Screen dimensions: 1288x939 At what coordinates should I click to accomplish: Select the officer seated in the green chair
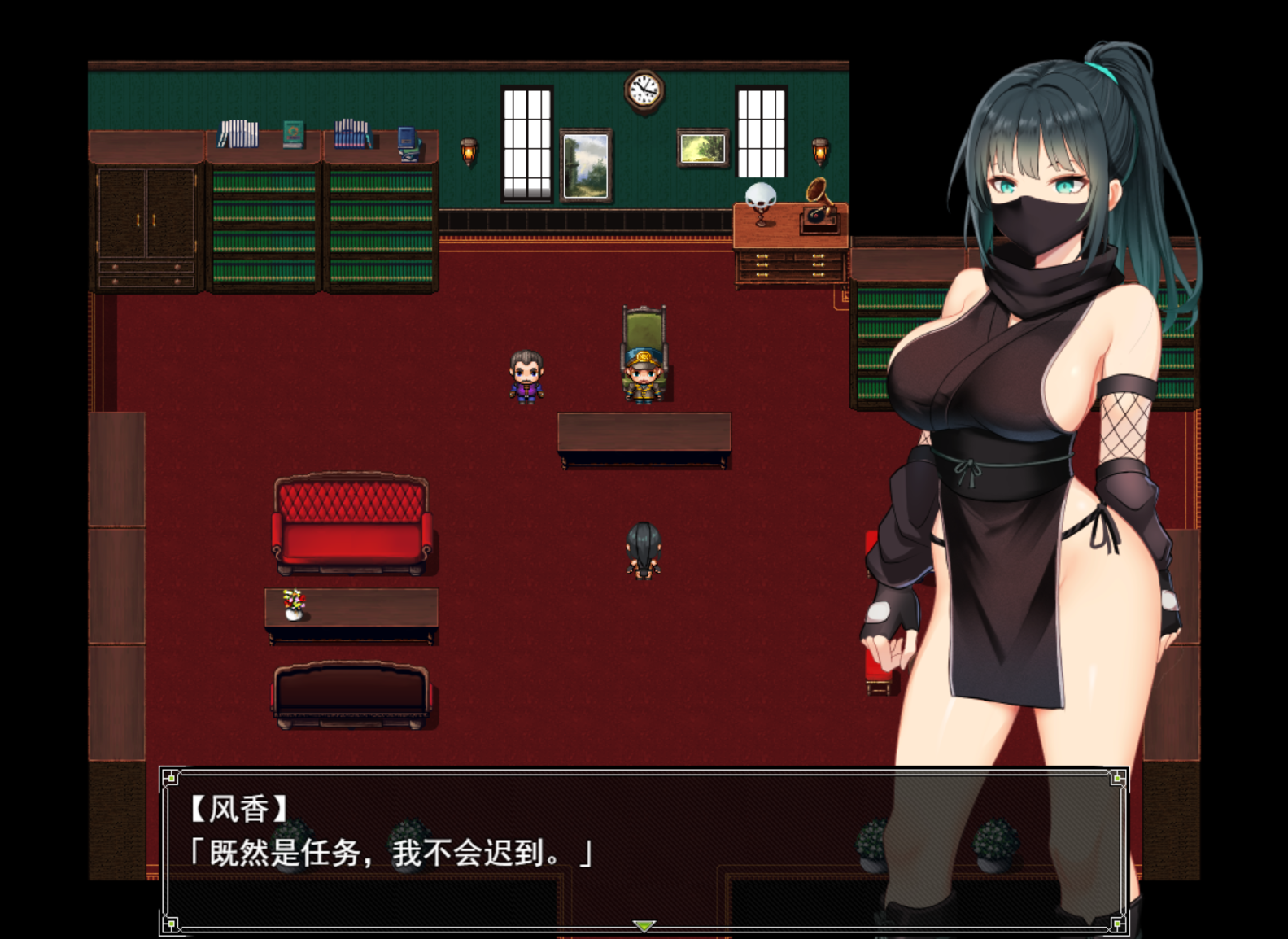(642, 374)
